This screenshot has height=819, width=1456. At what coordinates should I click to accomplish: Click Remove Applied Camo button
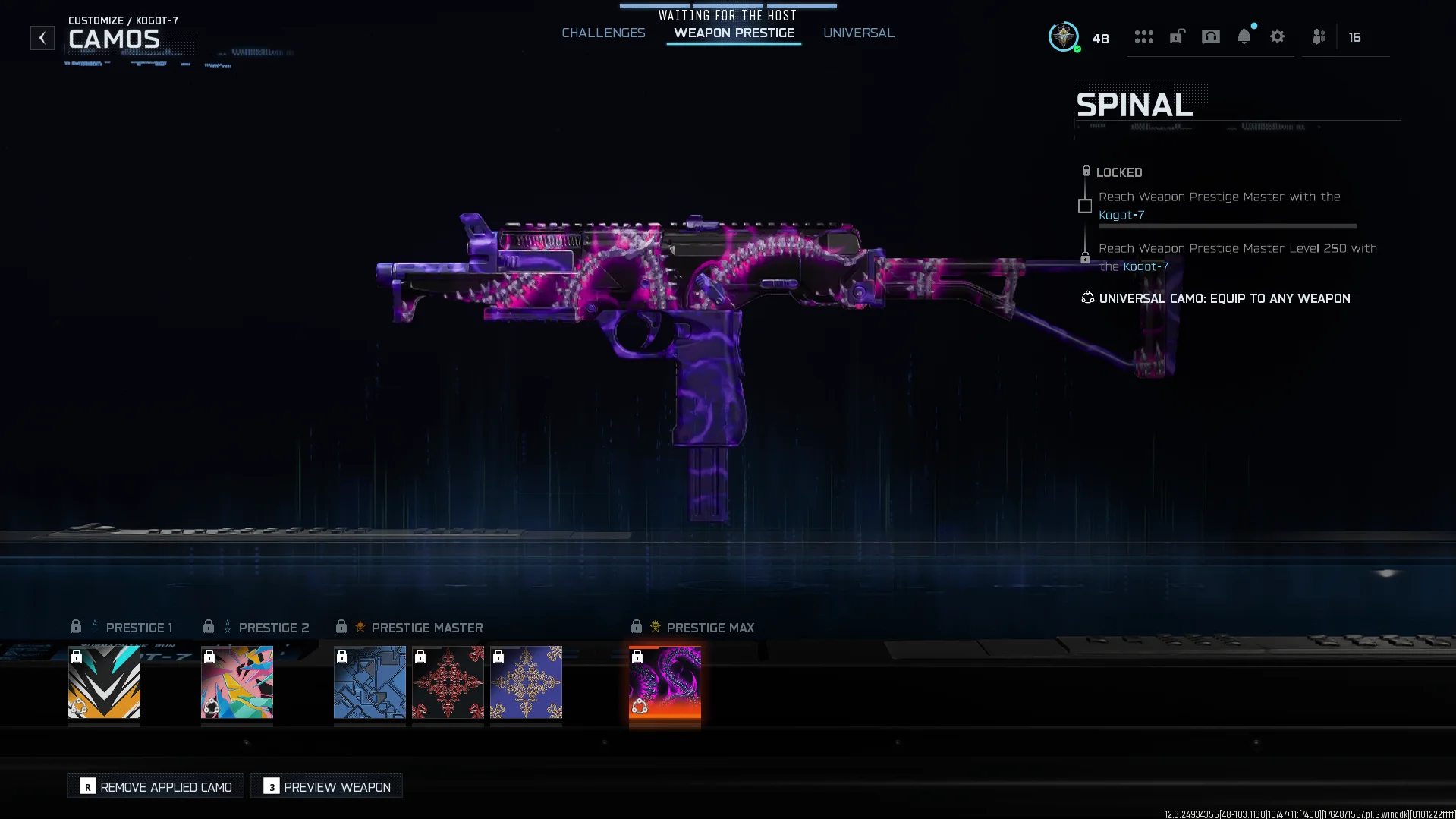(155, 786)
